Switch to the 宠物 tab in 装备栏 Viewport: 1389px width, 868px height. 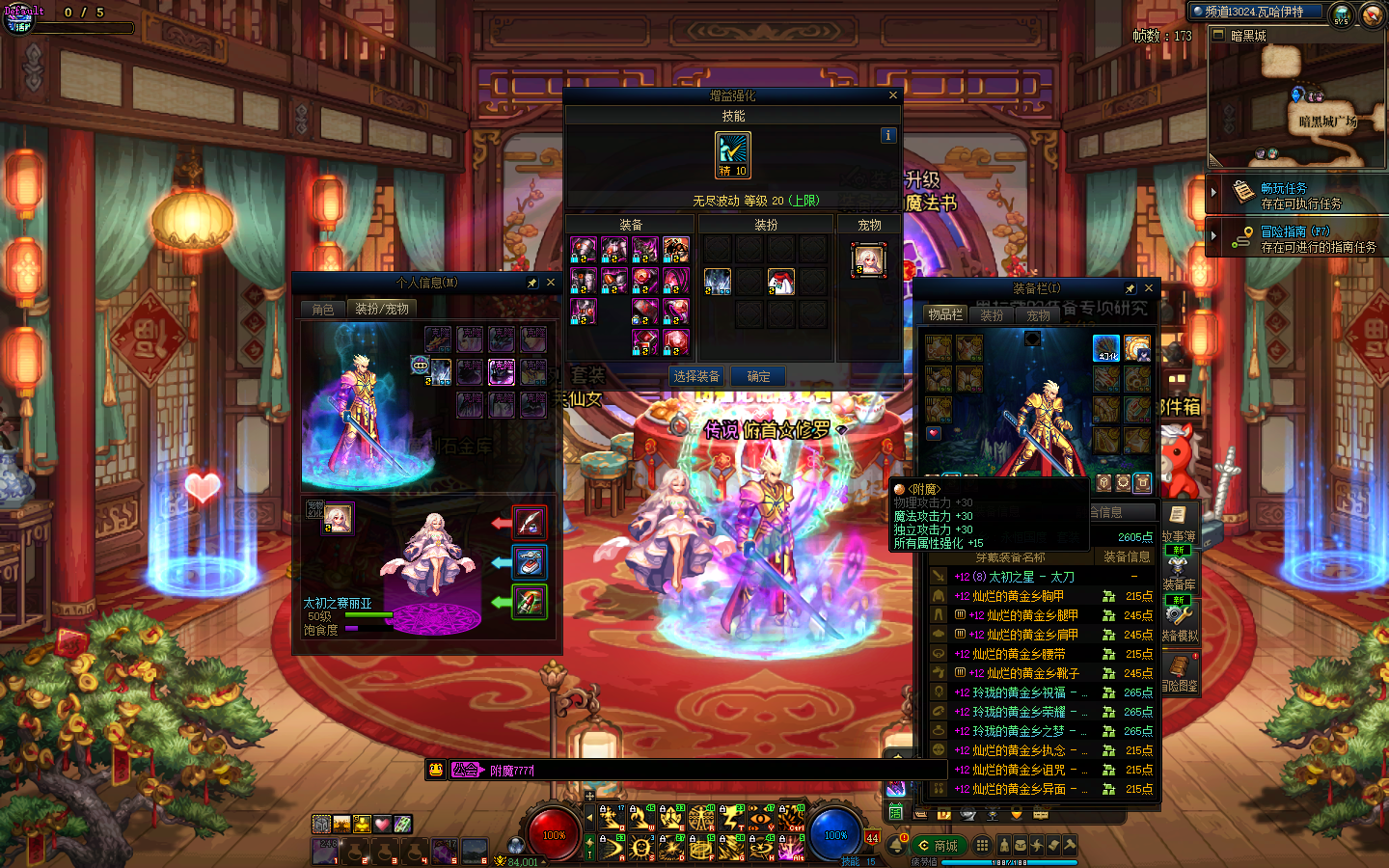(1039, 315)
